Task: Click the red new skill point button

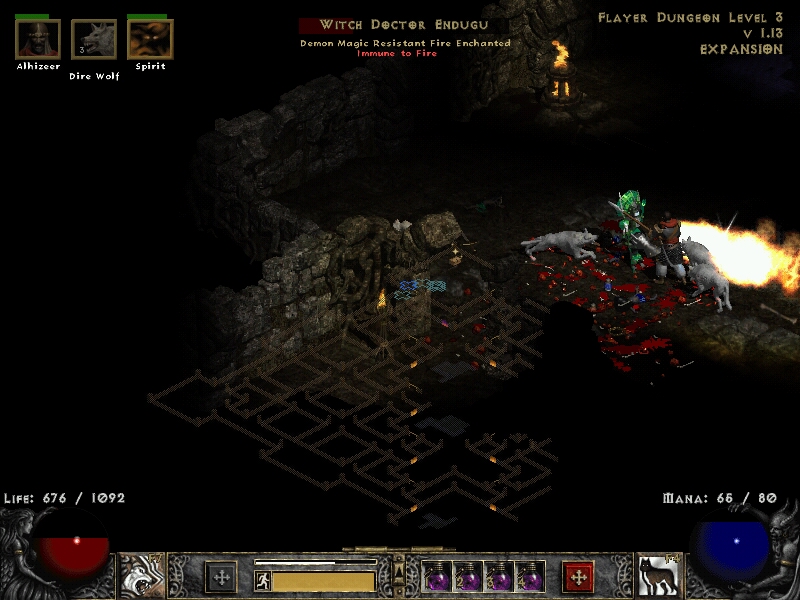Action: 578,577
